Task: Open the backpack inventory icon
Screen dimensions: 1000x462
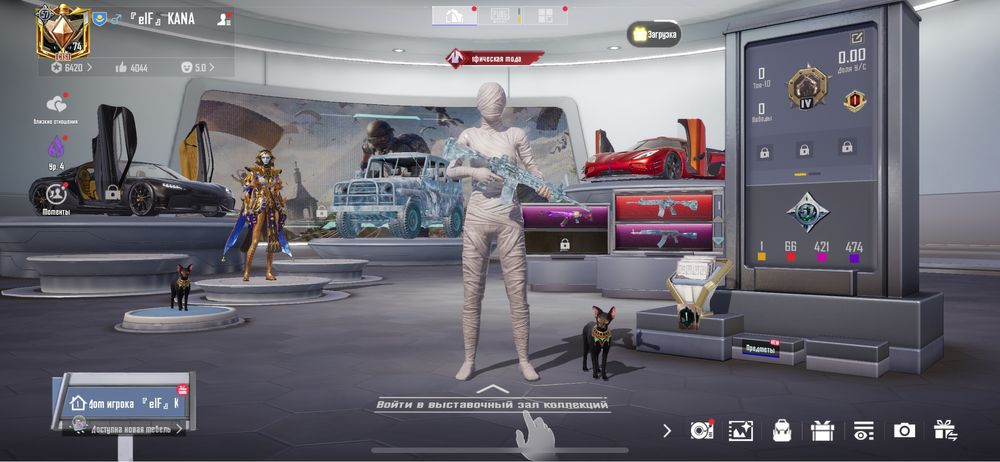Action: [x=782, y=430]
